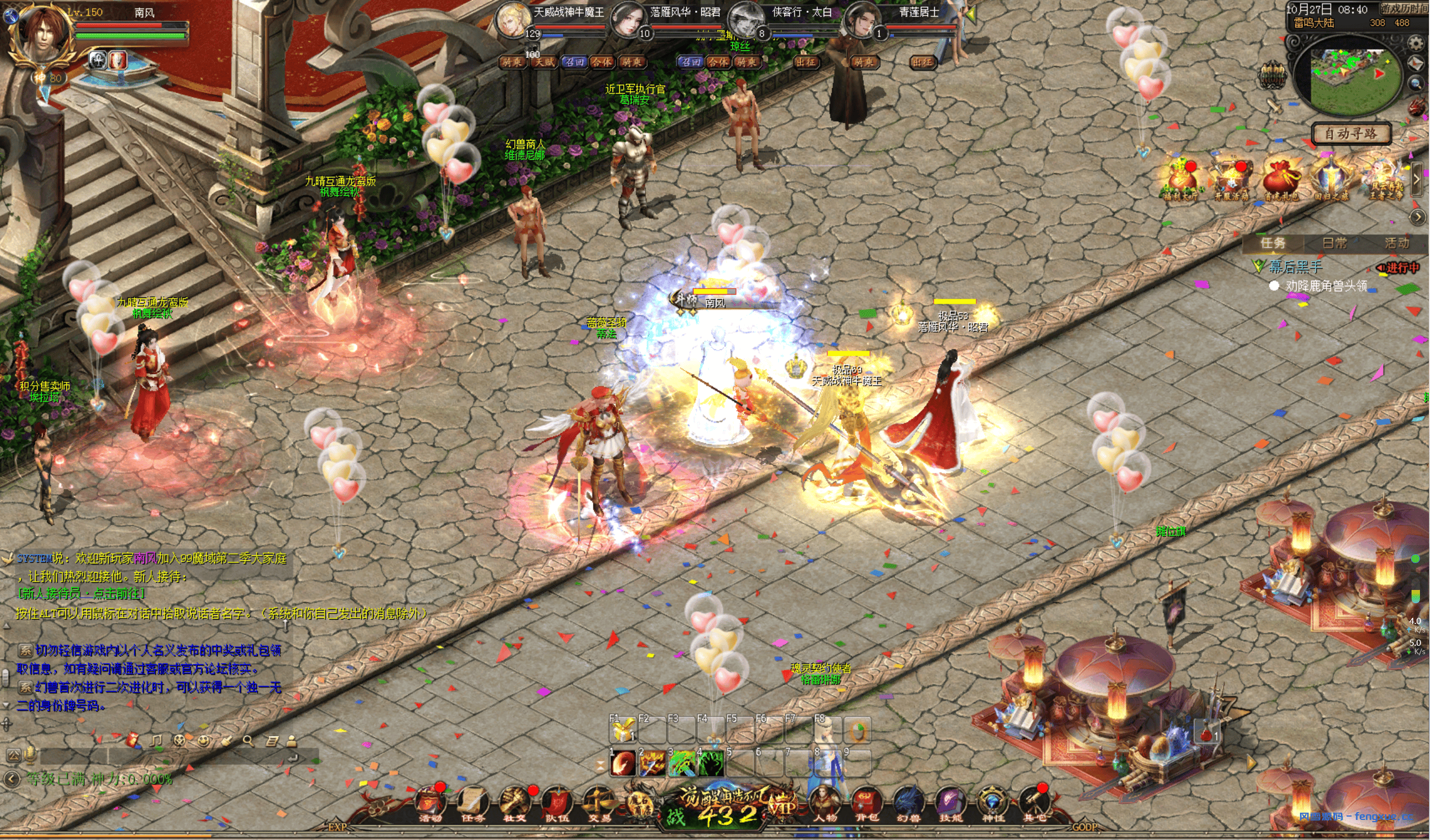Open the 福利大厅 welfare hall icon
The width and height of the screenshot is (1430, 840).
(x=1182, y=180)
